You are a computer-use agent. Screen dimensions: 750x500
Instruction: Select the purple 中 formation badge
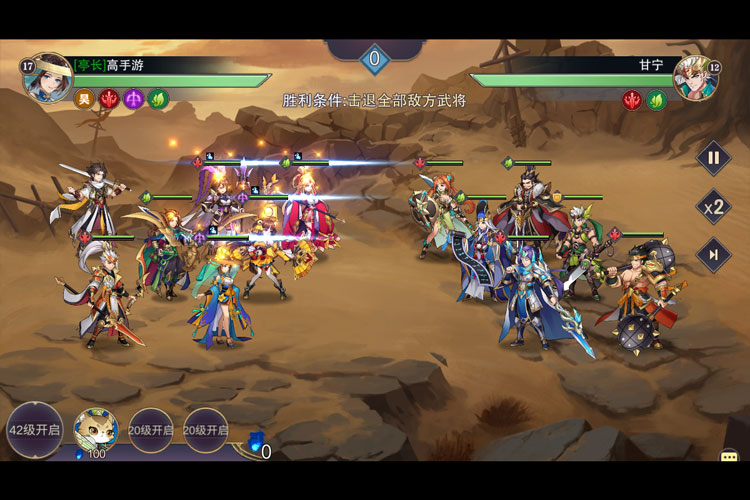coord(133,99)
